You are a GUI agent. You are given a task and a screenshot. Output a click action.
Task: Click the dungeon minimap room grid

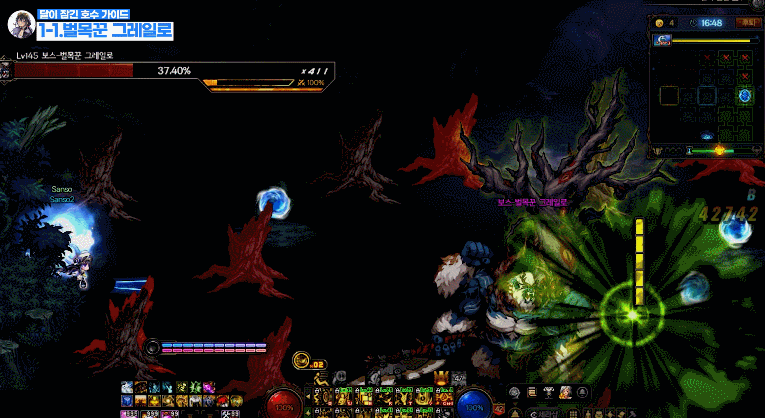pos(704,95)
